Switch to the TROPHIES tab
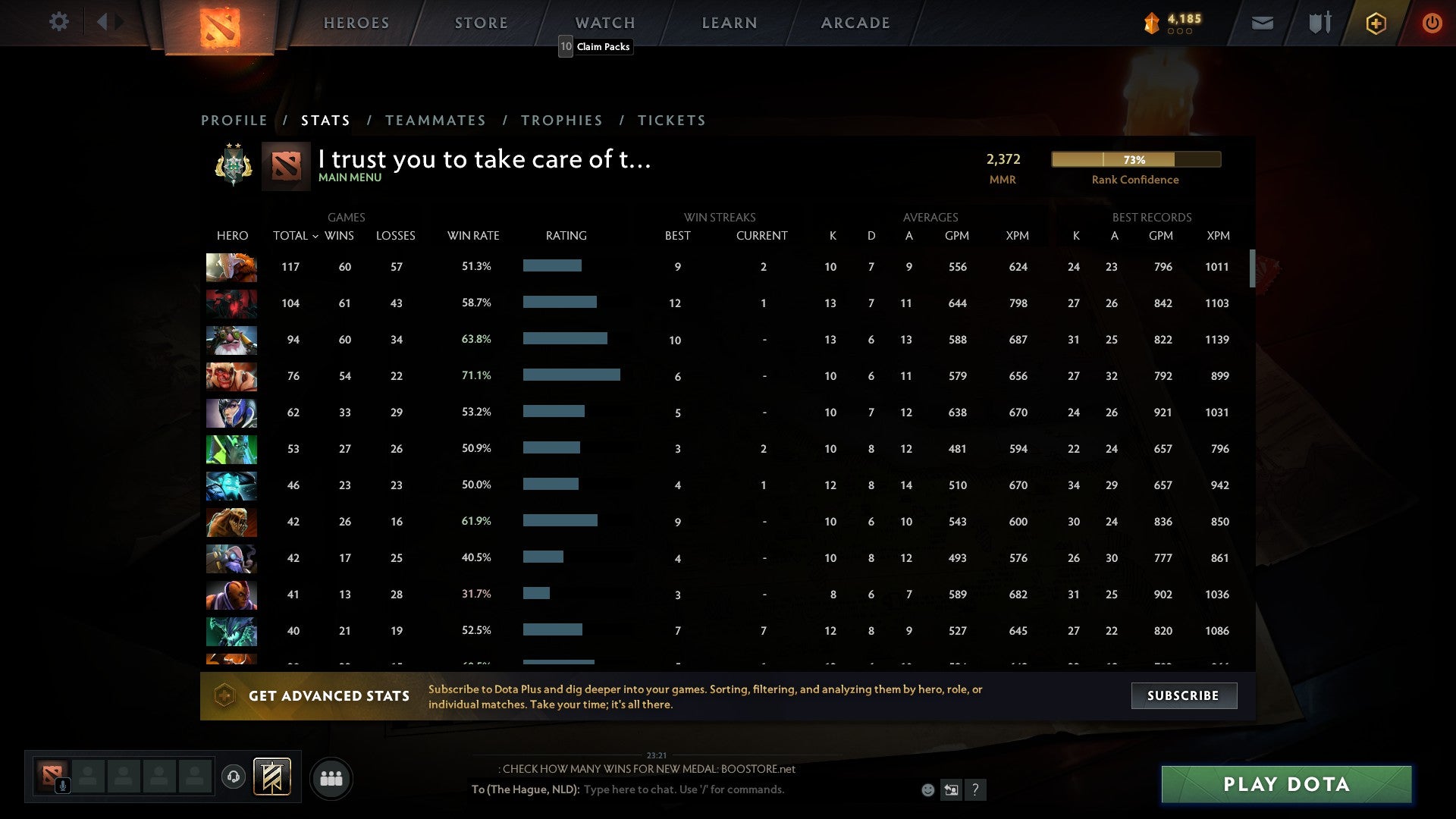Screen dimensions: 1456x819 tap(562, 120)
